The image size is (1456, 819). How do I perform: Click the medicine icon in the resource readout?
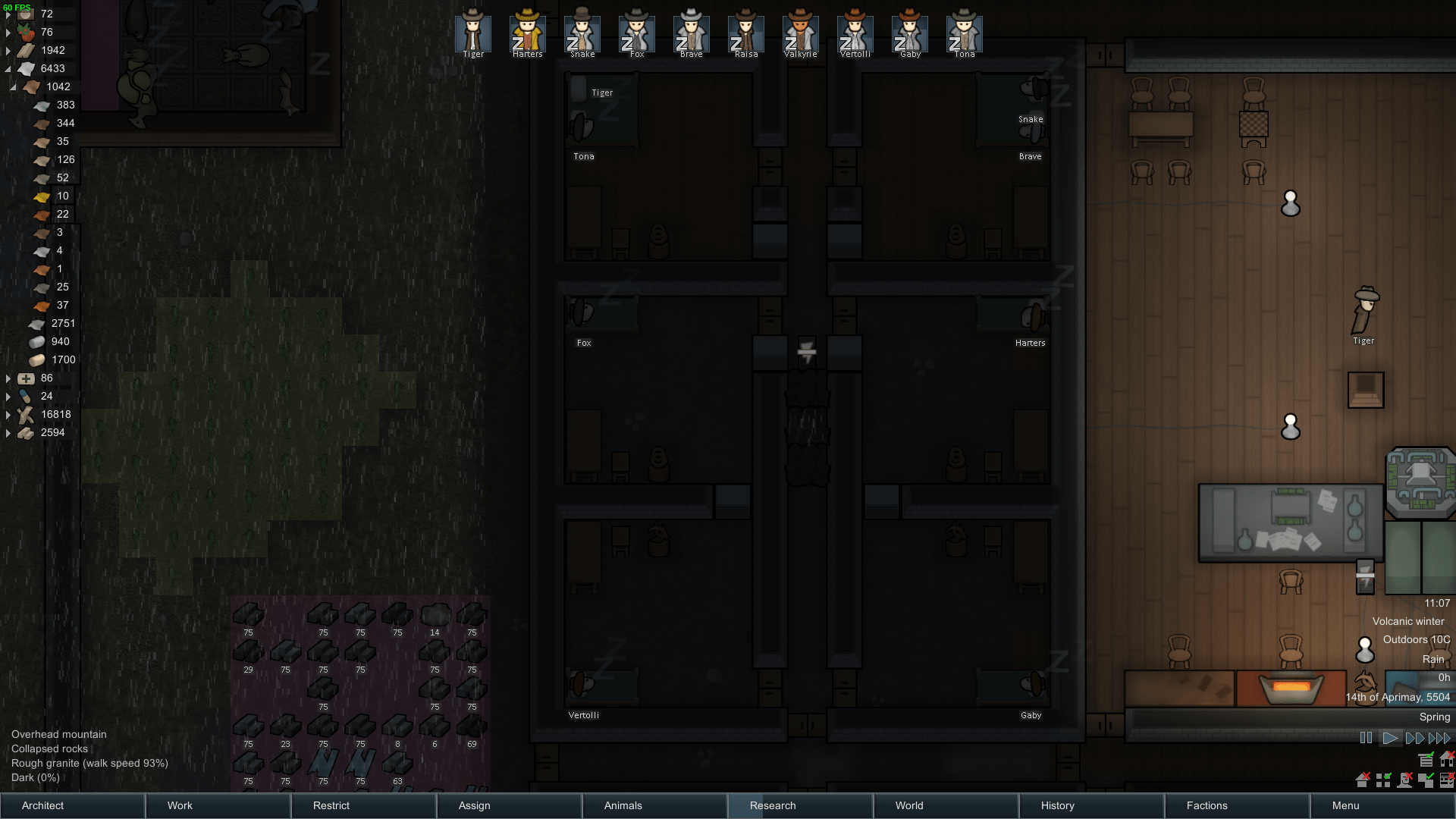point(27,378)
